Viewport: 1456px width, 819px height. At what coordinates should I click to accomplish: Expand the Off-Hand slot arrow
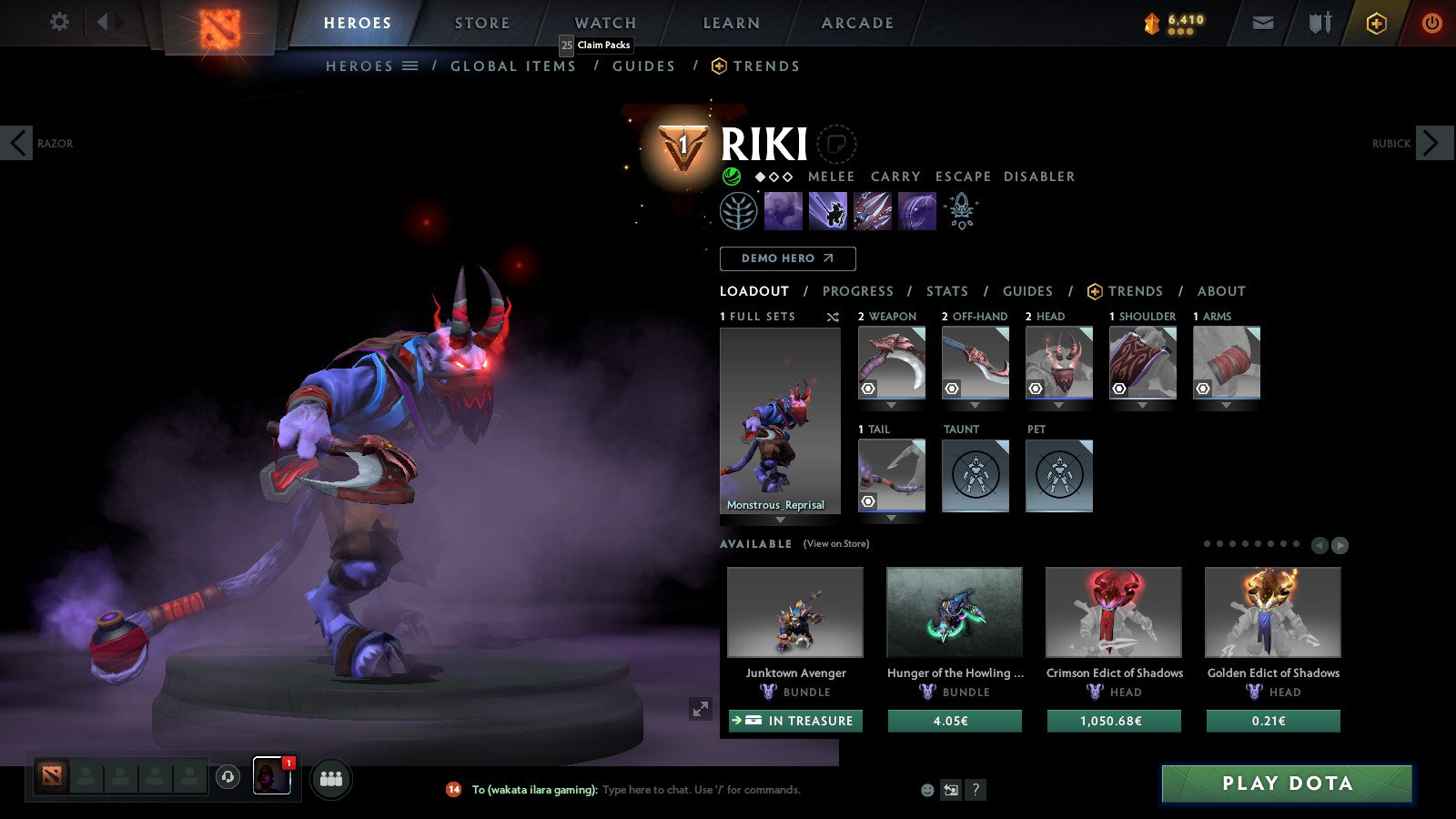(x=976, y=404)
